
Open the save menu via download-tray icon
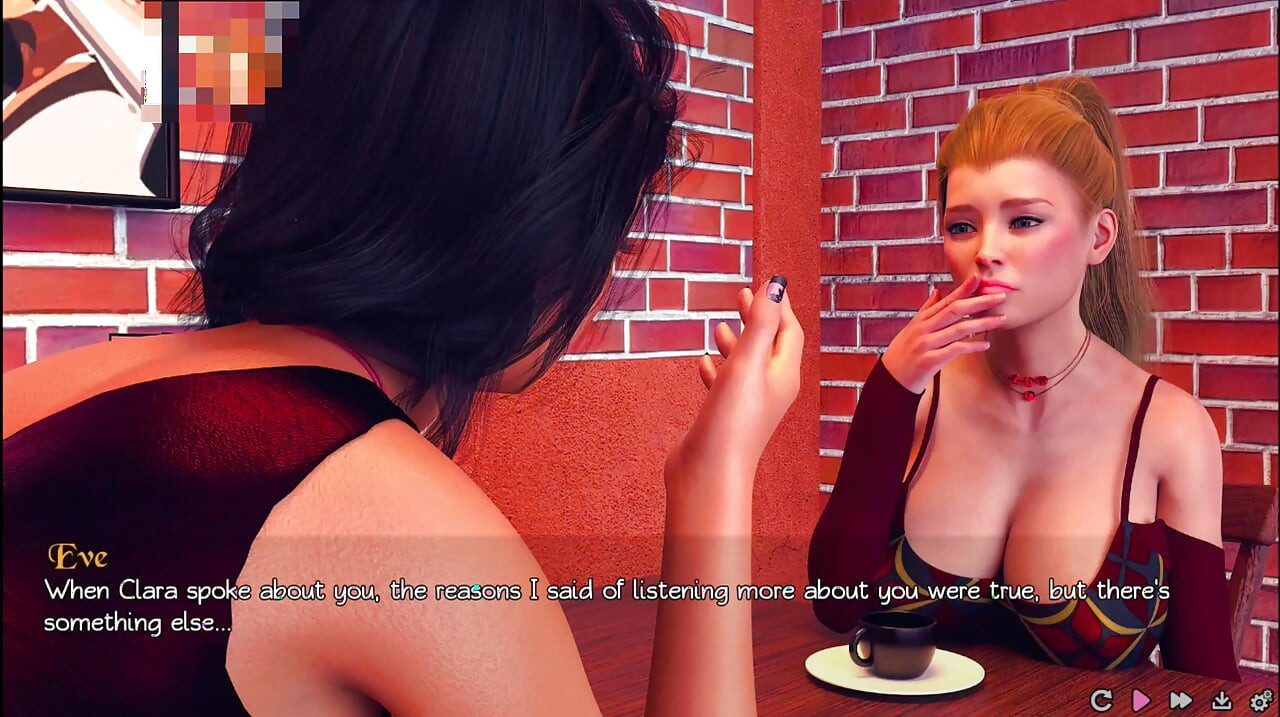(1220, 700)
